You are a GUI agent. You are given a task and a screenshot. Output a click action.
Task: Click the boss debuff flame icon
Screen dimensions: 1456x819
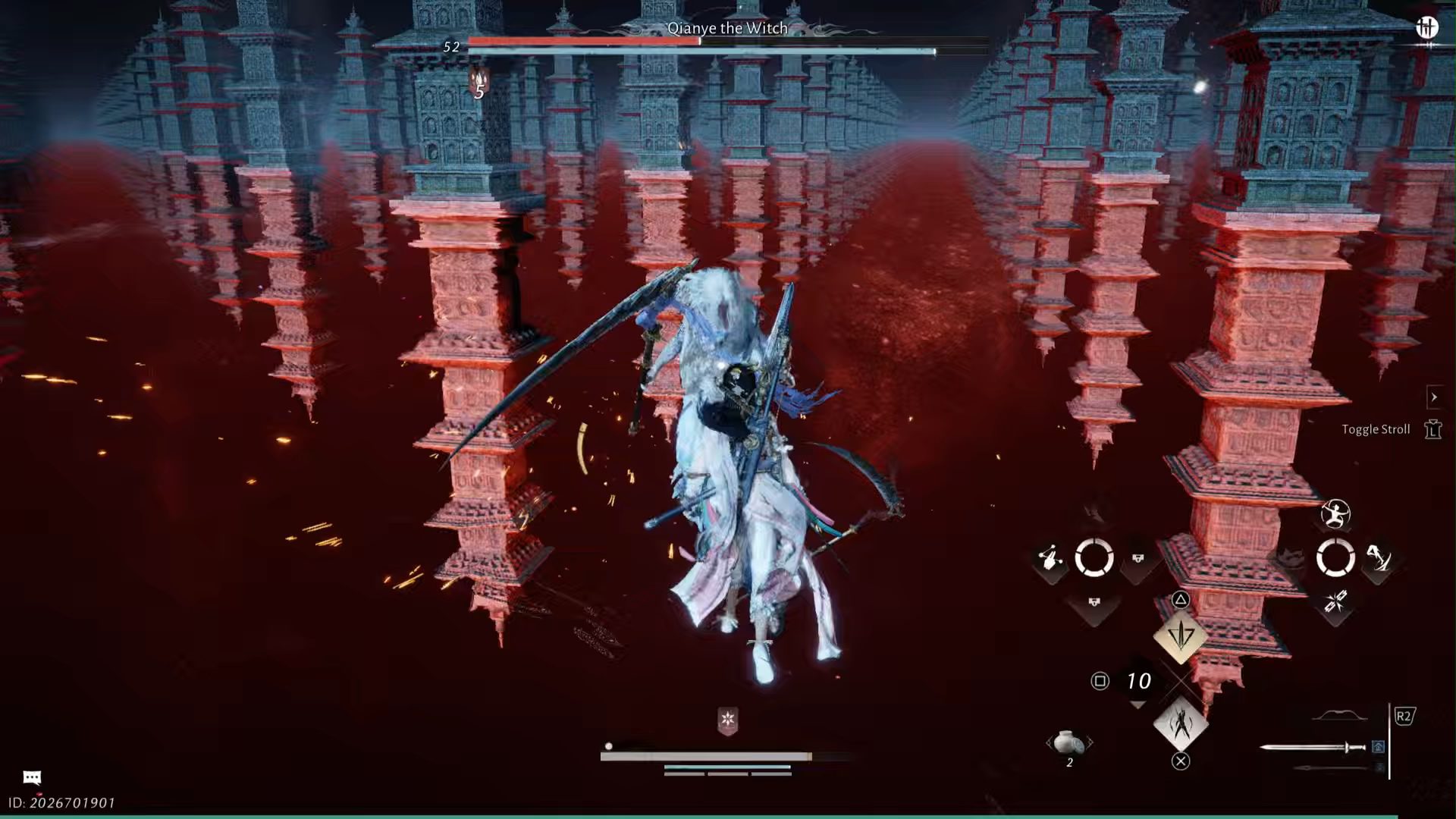pyautogui.click(x=479, y=79)
